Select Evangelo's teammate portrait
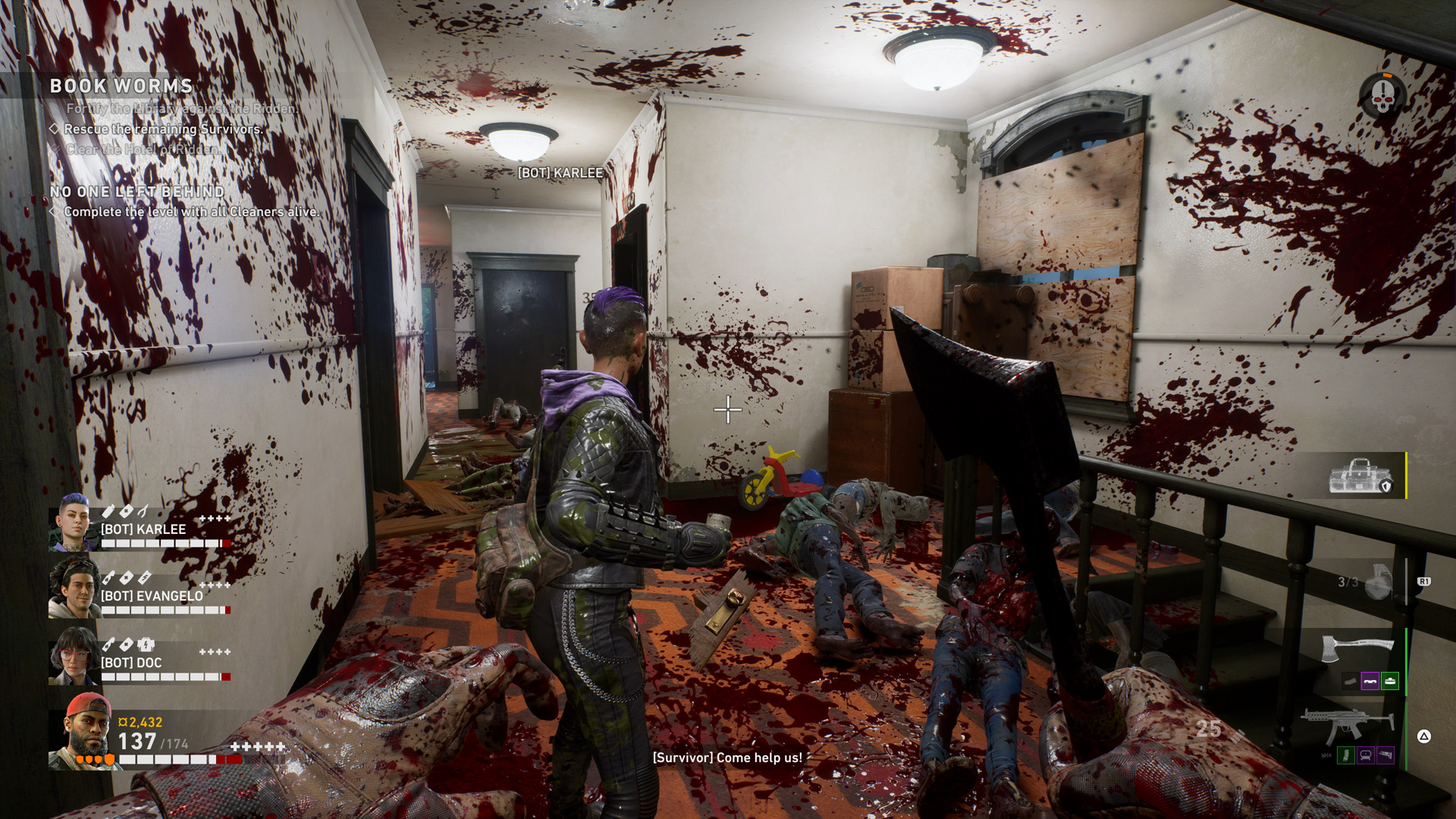The width and height of the screenshot is (1456, 819). (74, 588)
